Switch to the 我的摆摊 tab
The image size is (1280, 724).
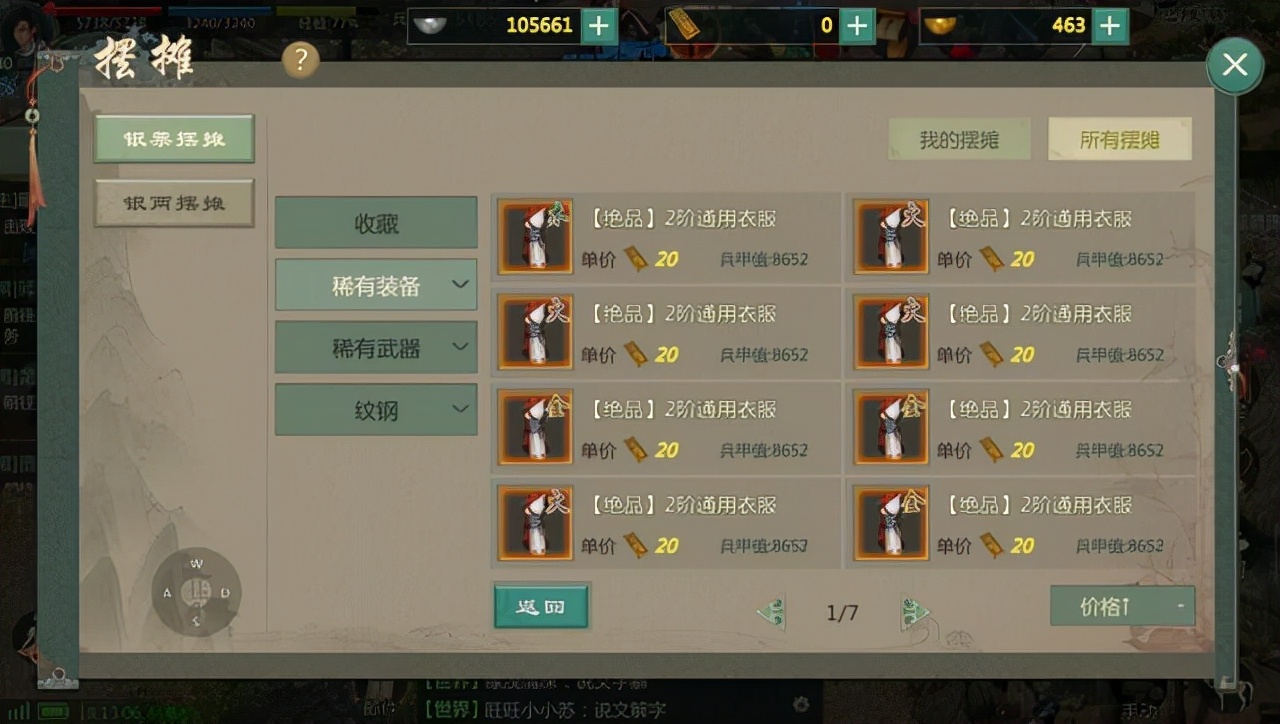(958, 139)
